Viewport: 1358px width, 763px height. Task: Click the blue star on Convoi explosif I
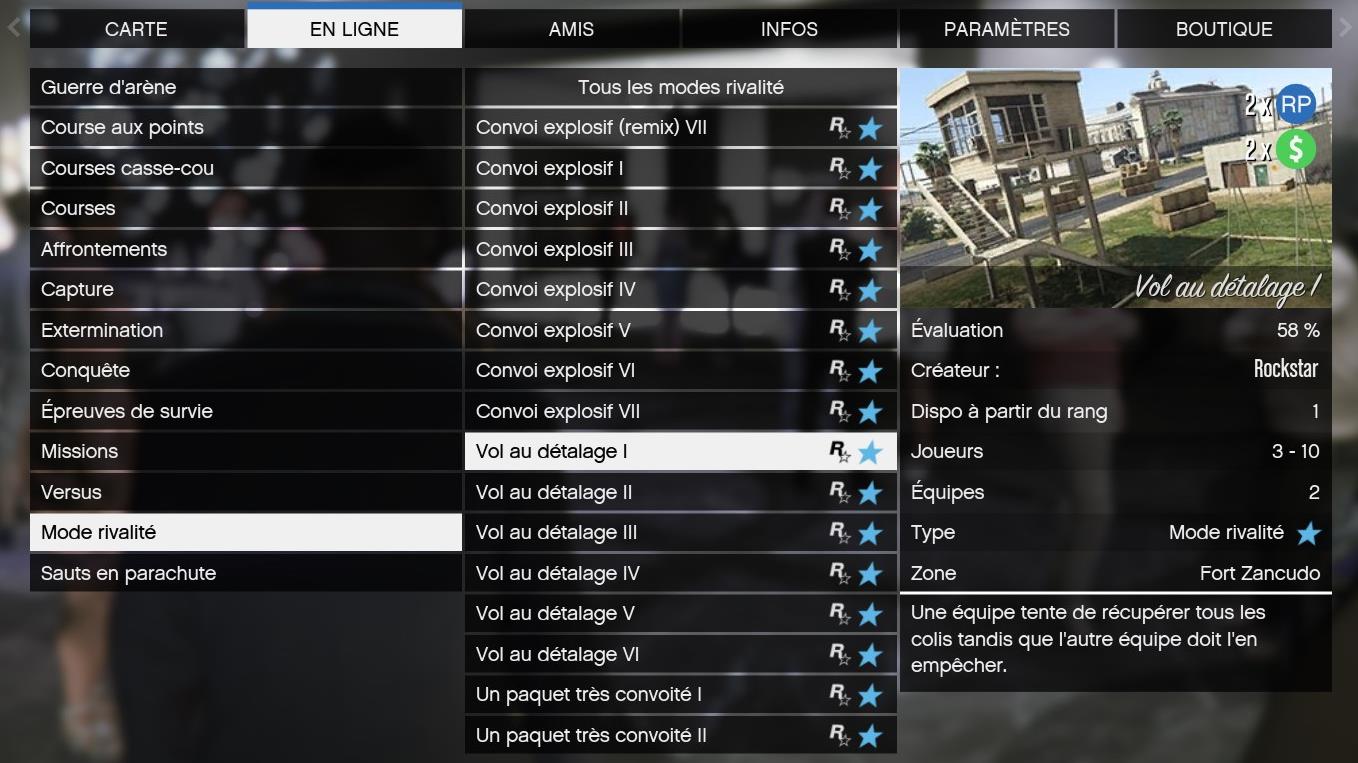tap(870, 168)
